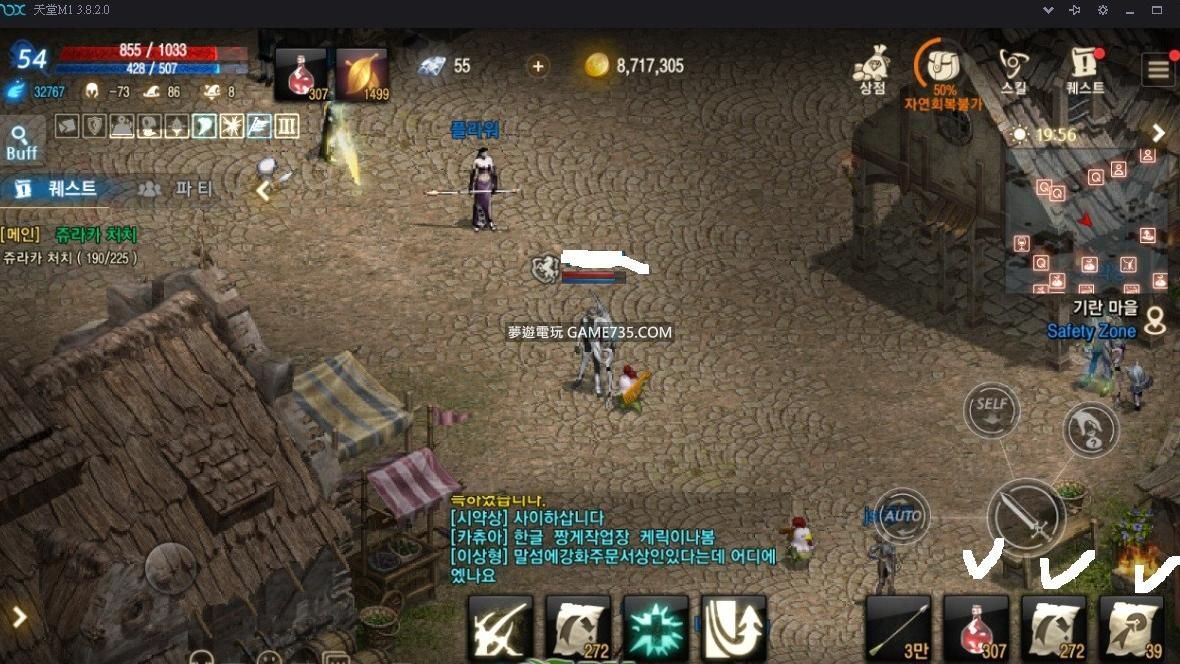Click the plus button beside diamonds
1180x664 pixels.
(538, 66)
